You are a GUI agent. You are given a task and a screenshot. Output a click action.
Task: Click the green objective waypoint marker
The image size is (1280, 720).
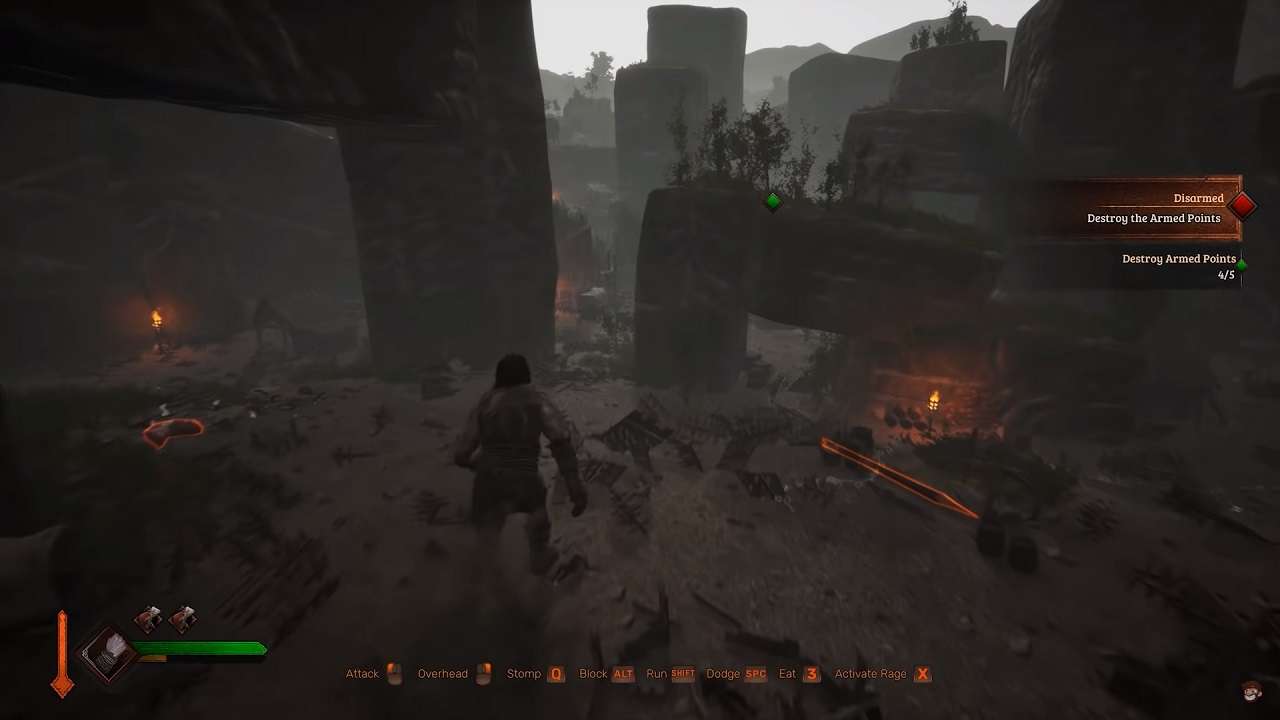tap(772, 202)
